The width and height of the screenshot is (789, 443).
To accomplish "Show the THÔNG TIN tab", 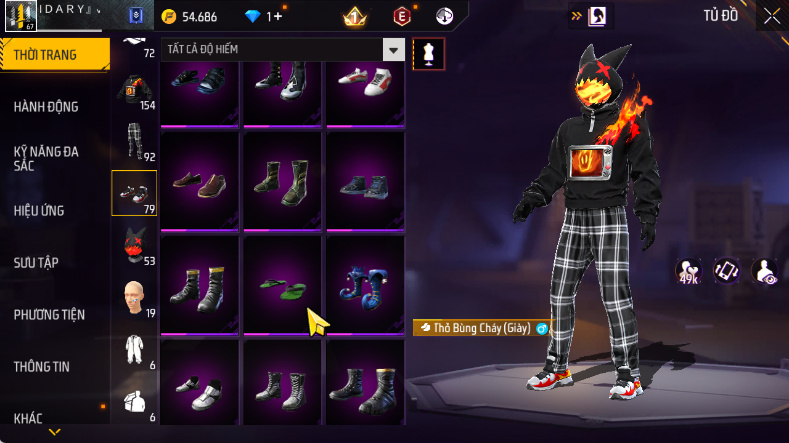I will 42,367.
